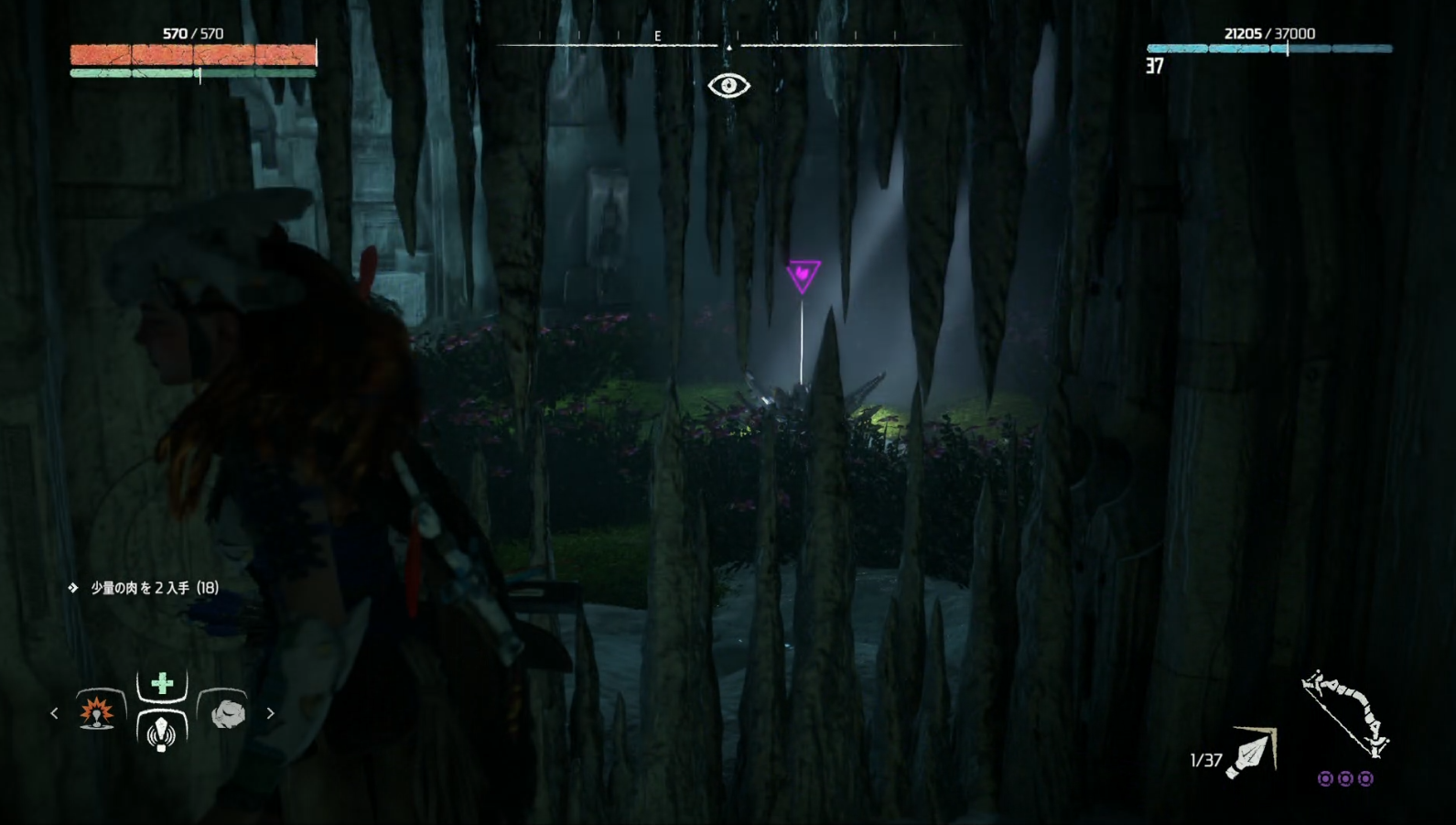Click the stealth eye visibility indicator

click(x=728, y=86)
